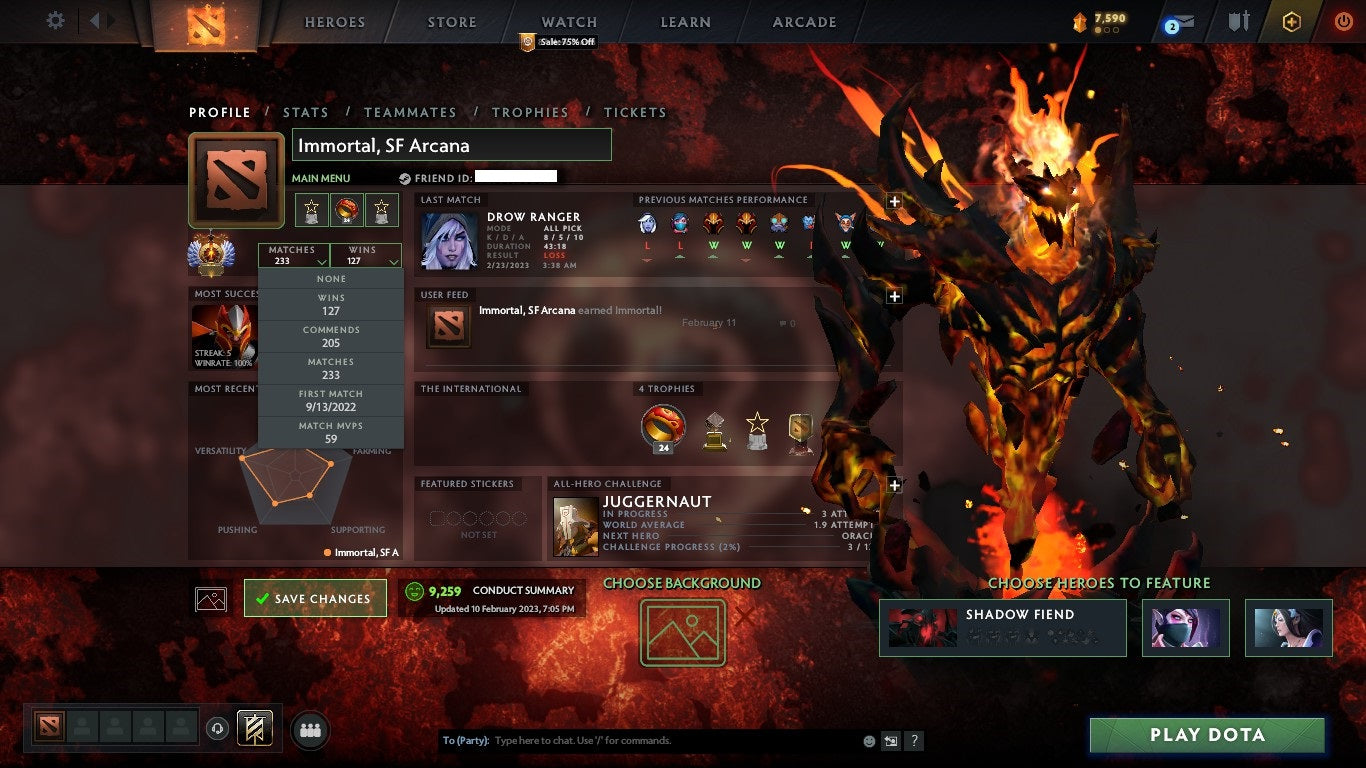Expand the User Feed panel plus button
This screenshot has width=1366, height=768.
(x=893, y=295)
